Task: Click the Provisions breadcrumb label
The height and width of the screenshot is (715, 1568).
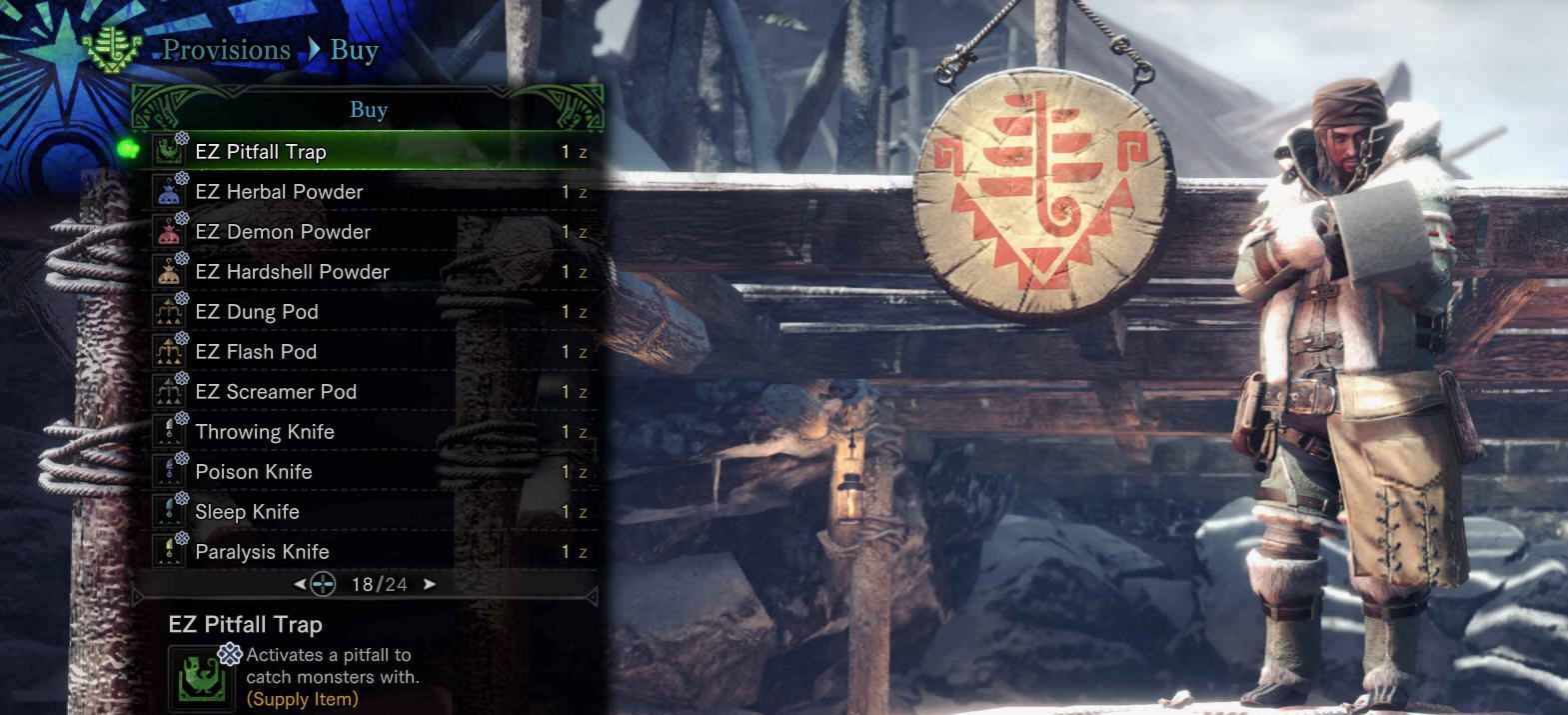Action: tap(227, 50)
